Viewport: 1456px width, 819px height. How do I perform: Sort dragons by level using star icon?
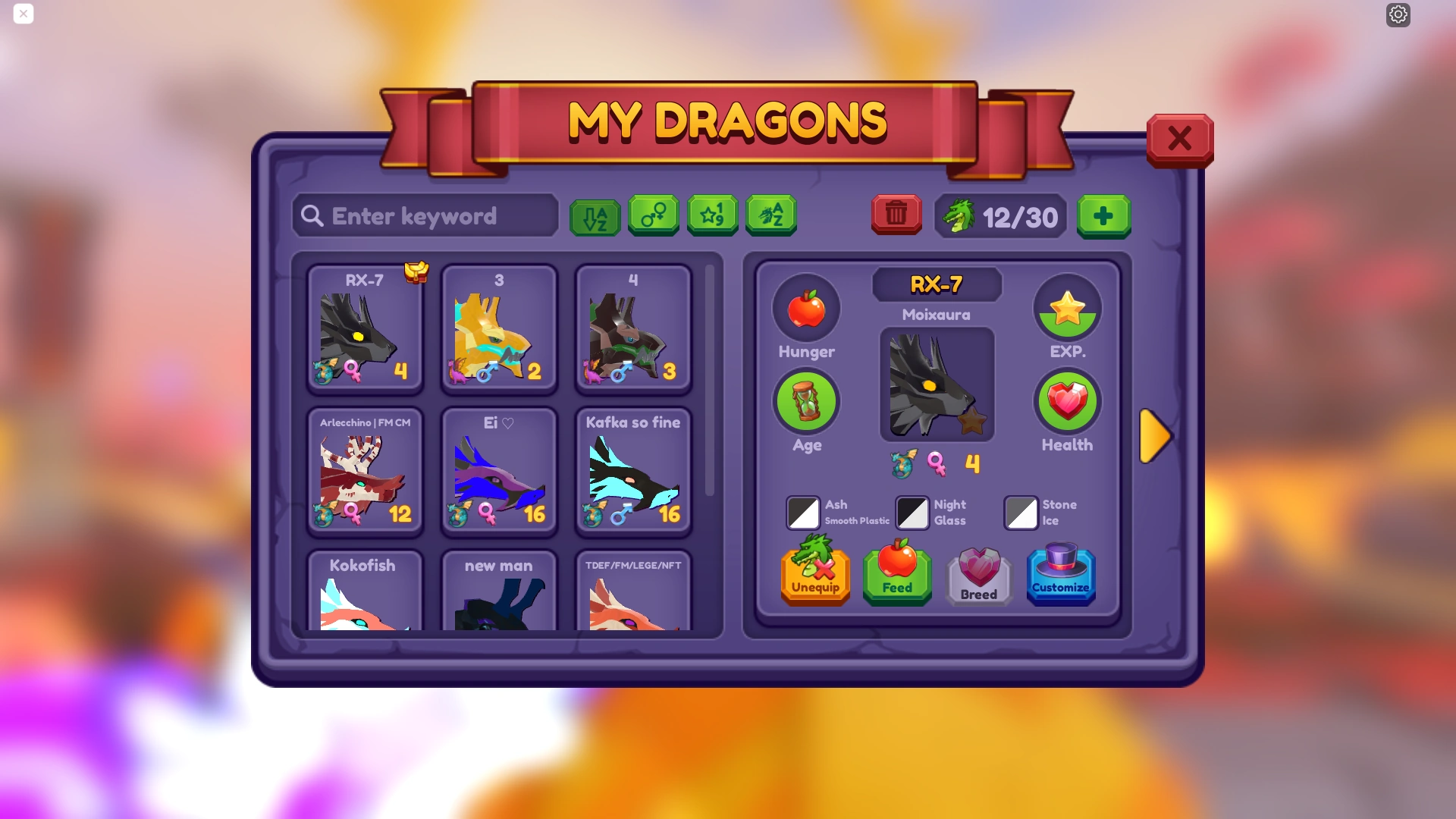(712, 215)
